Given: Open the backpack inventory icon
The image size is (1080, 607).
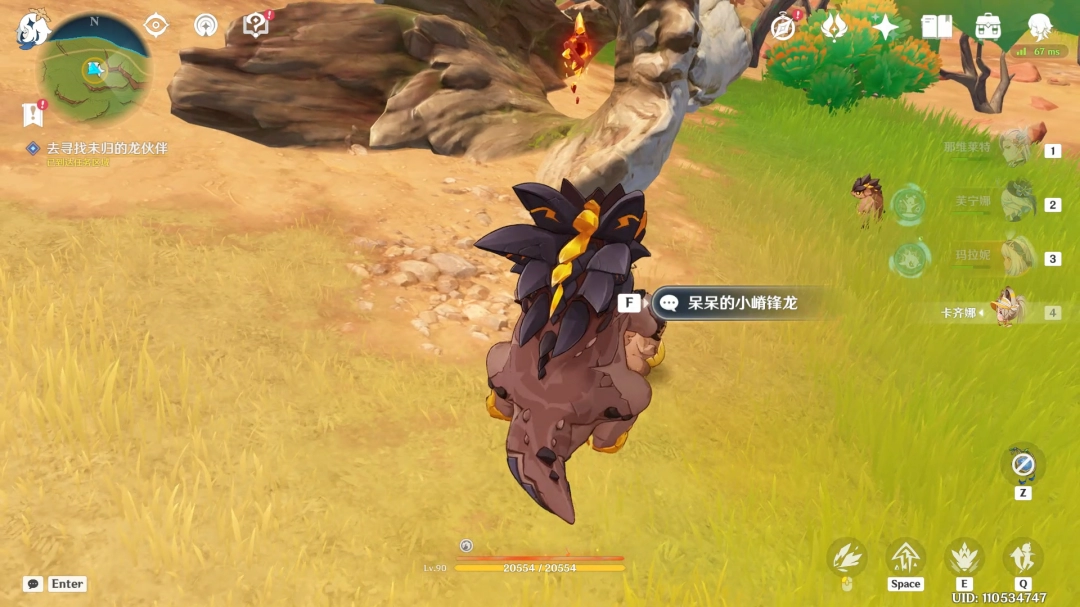Looking at the screenshot, I should 988,27.
